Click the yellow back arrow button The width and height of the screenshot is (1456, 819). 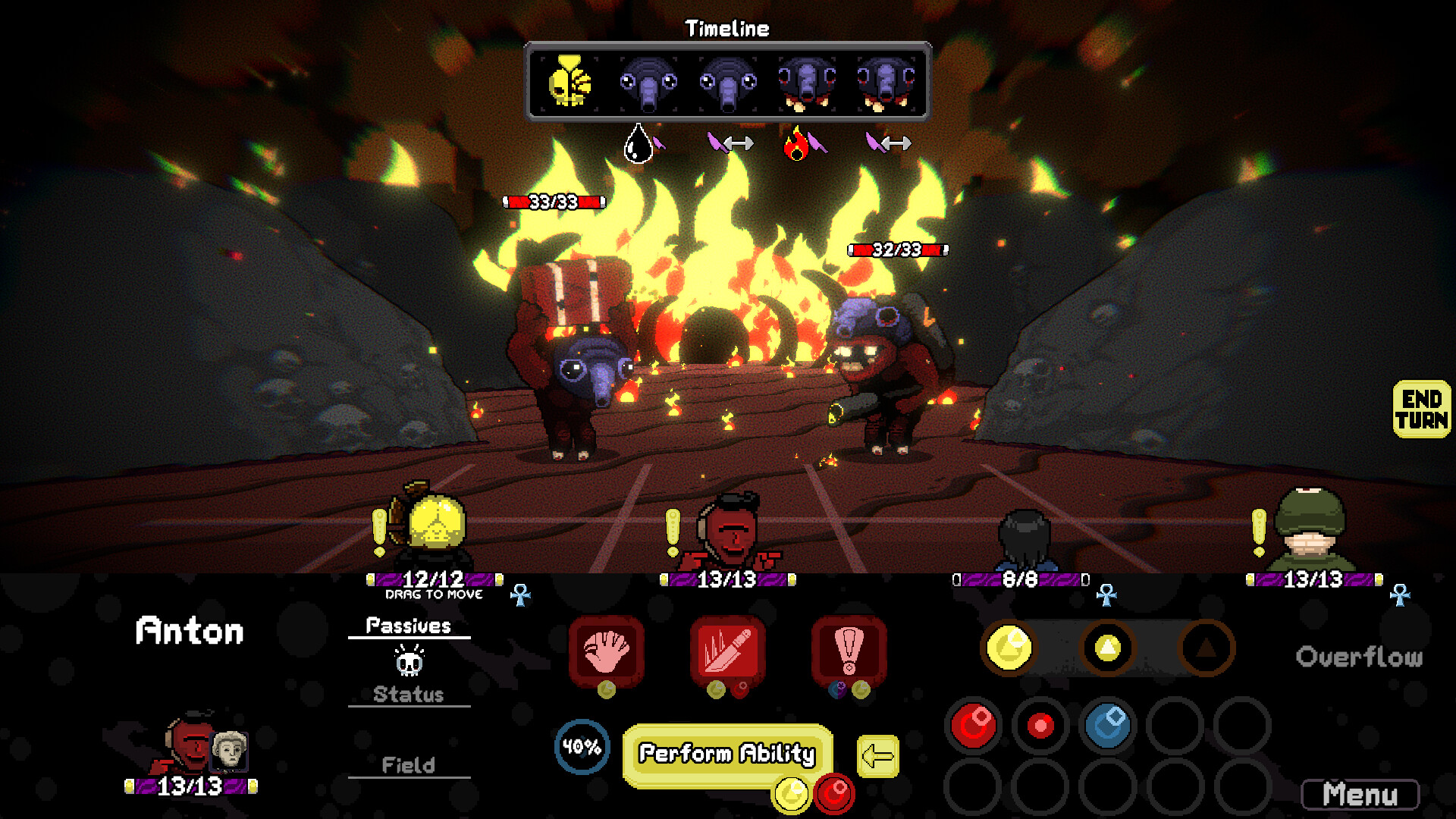click(x=877, y=756)
